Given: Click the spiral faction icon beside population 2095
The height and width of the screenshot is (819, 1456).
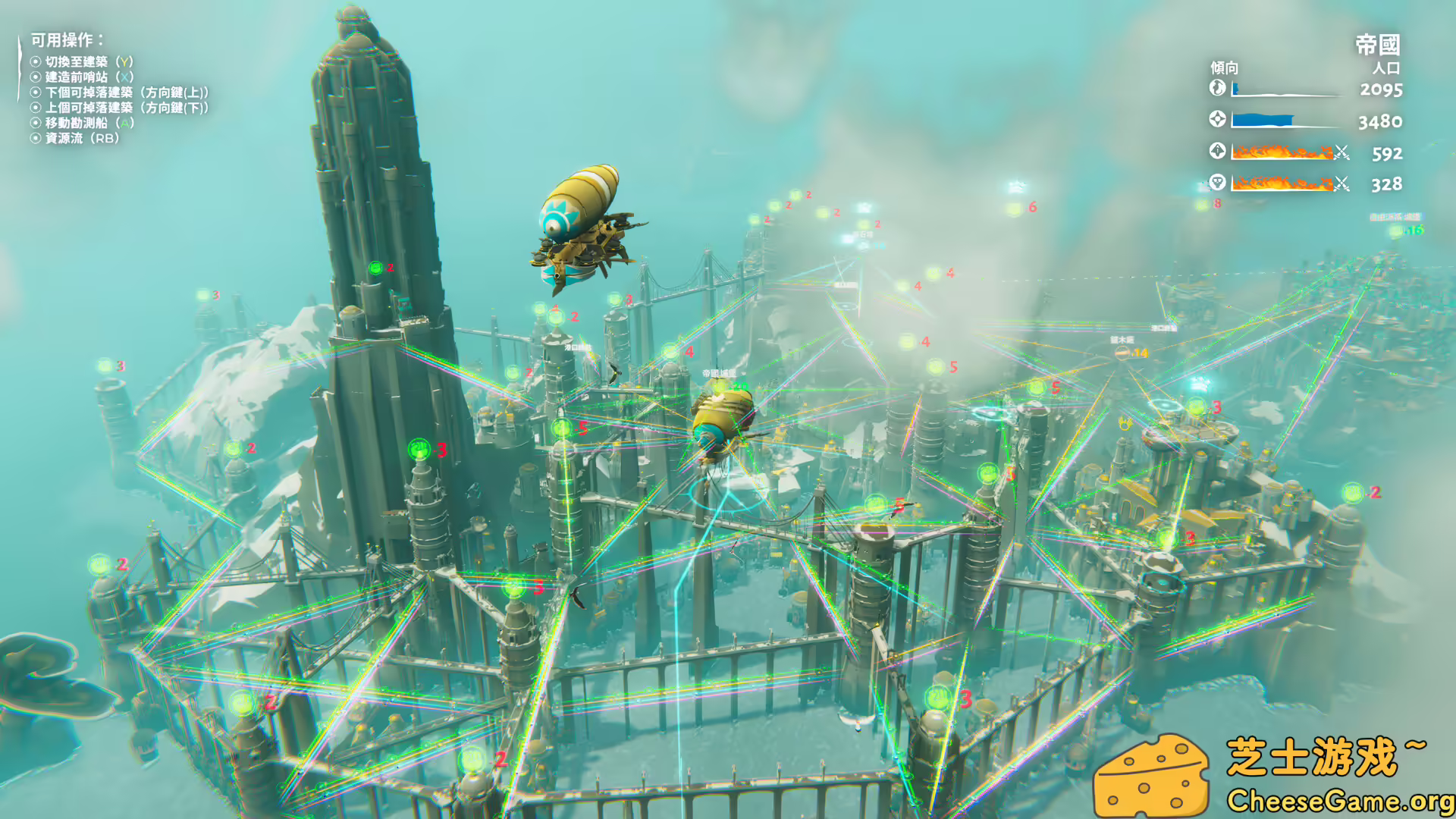Looking at the screenshot, I should [x=1218, y=88].
